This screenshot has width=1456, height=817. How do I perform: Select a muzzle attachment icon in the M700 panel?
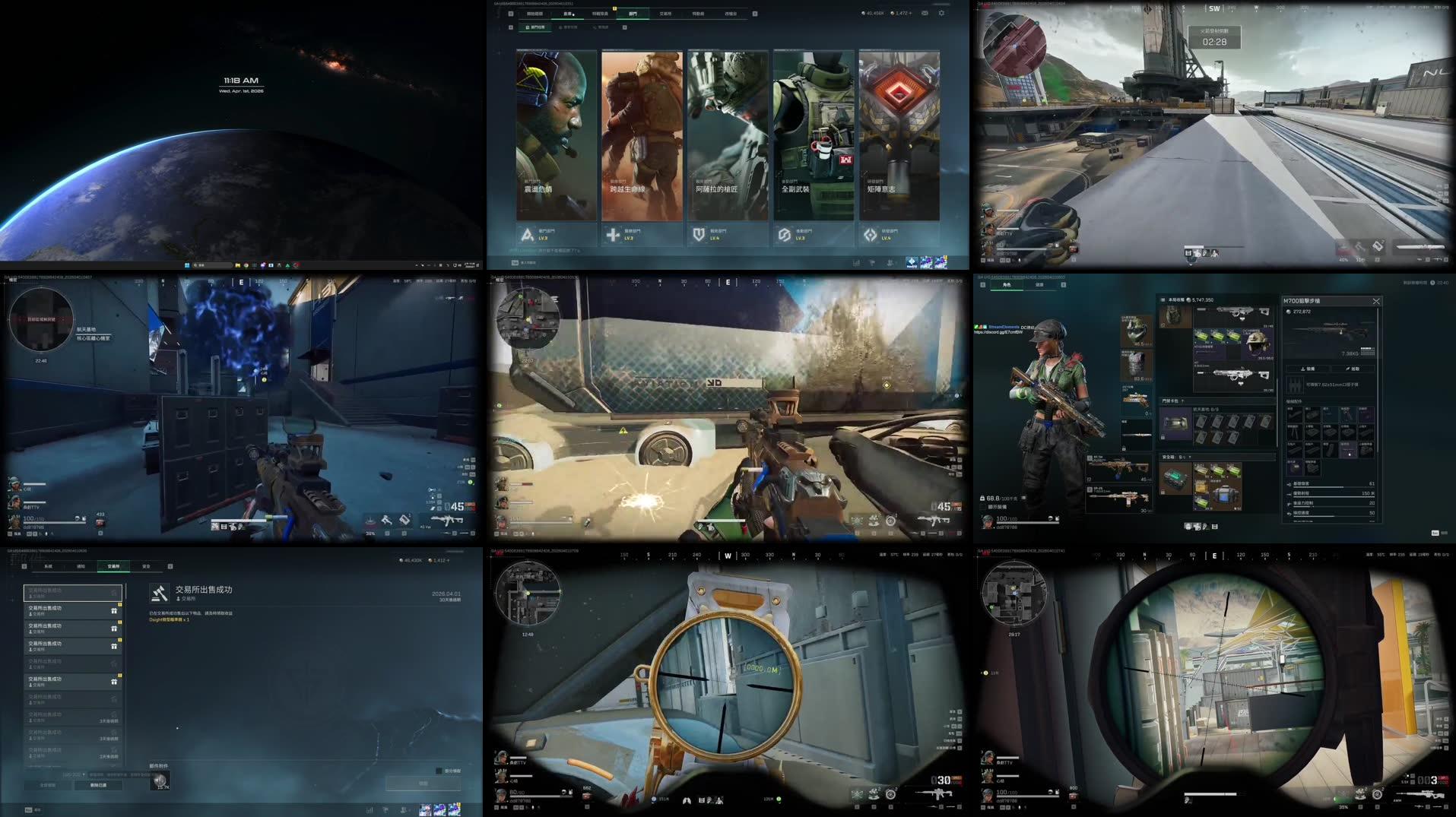coord(1294,414)
